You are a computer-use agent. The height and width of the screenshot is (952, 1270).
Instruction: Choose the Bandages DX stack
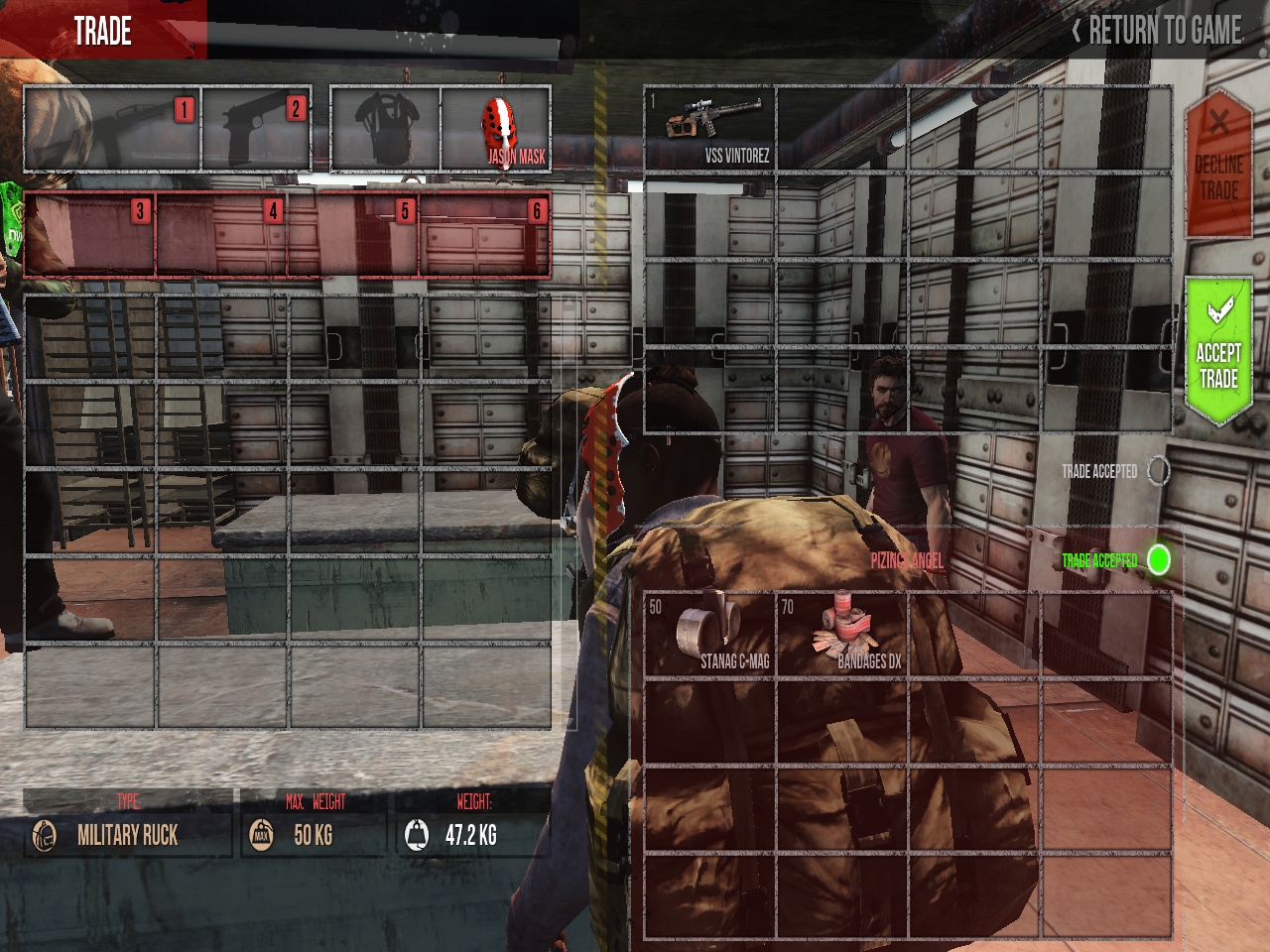[841, 635]
